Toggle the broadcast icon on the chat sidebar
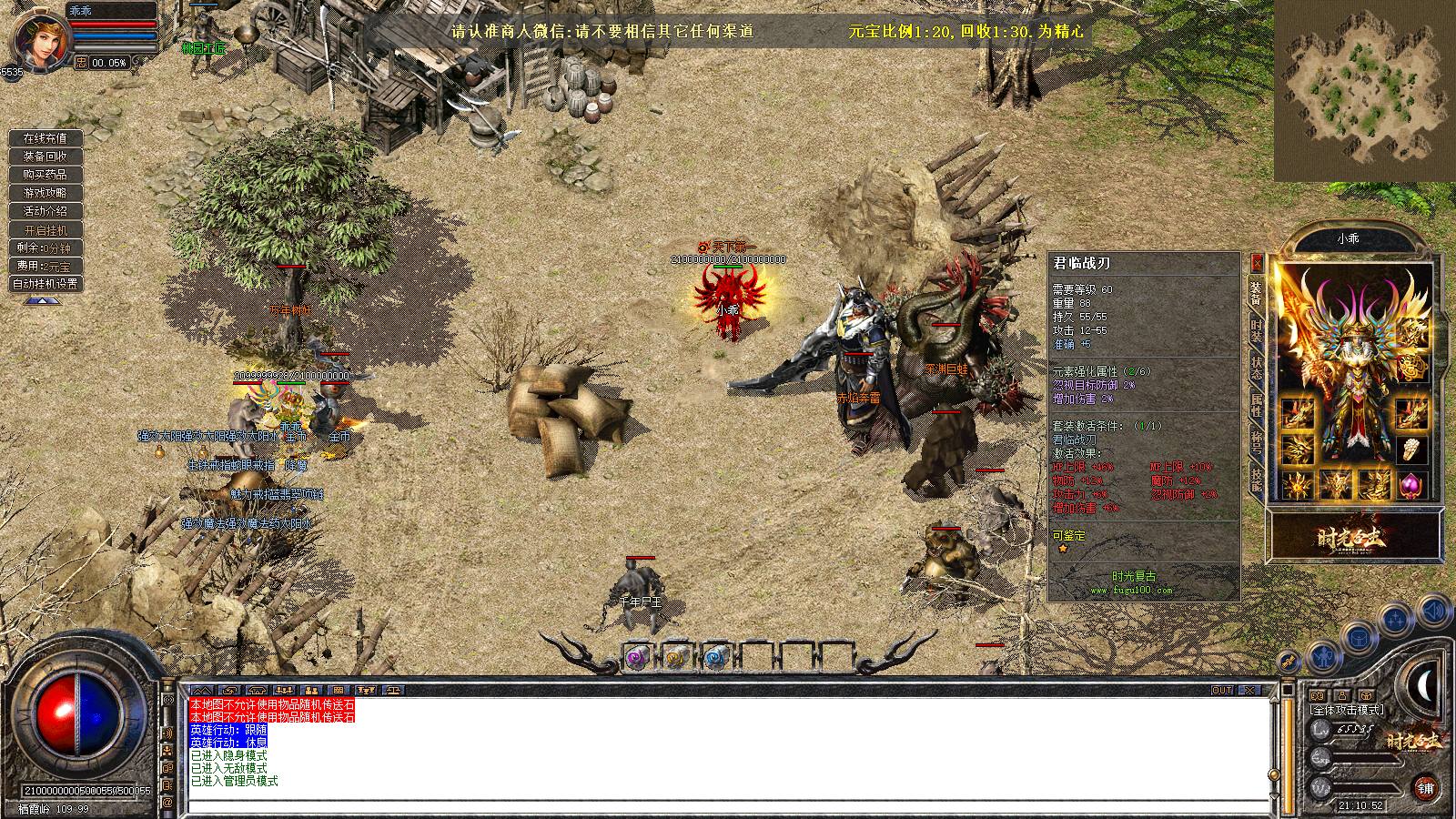The height and width of the screenshot is (819, 1456). click(168, 699)
